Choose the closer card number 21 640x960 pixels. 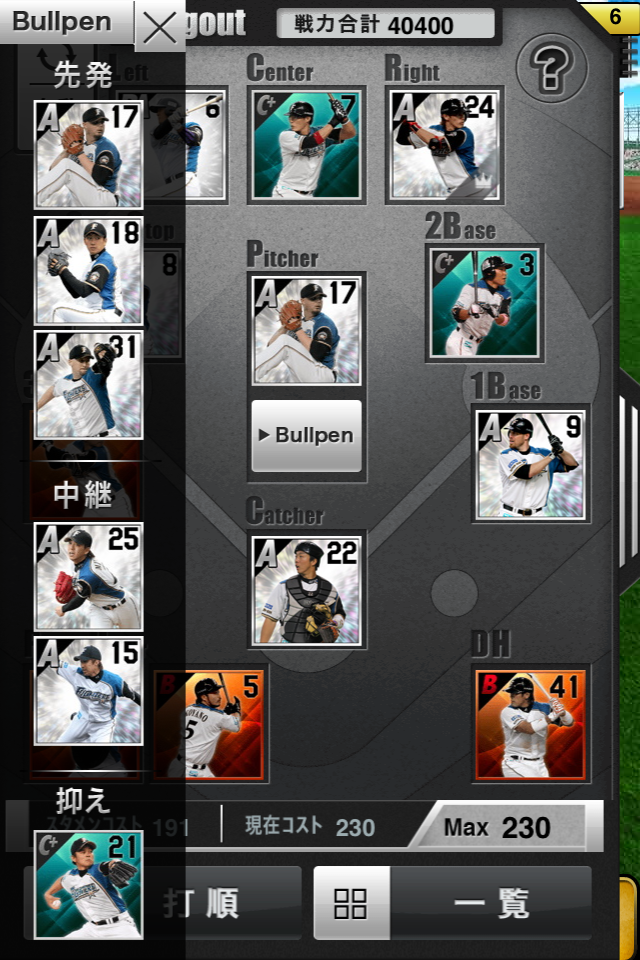(x=88, y=884)
